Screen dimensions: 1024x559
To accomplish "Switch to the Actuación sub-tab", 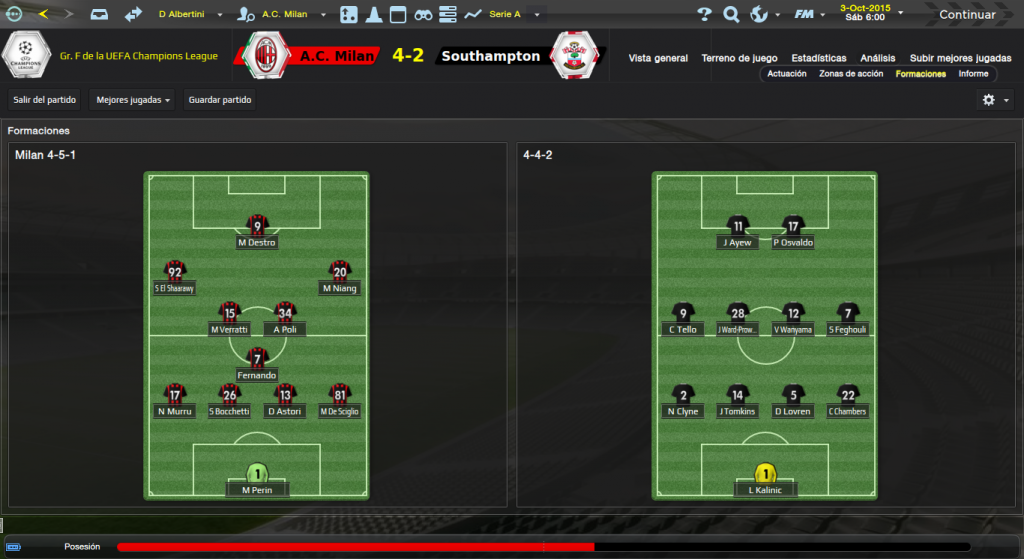I will [x=786, y=74].
